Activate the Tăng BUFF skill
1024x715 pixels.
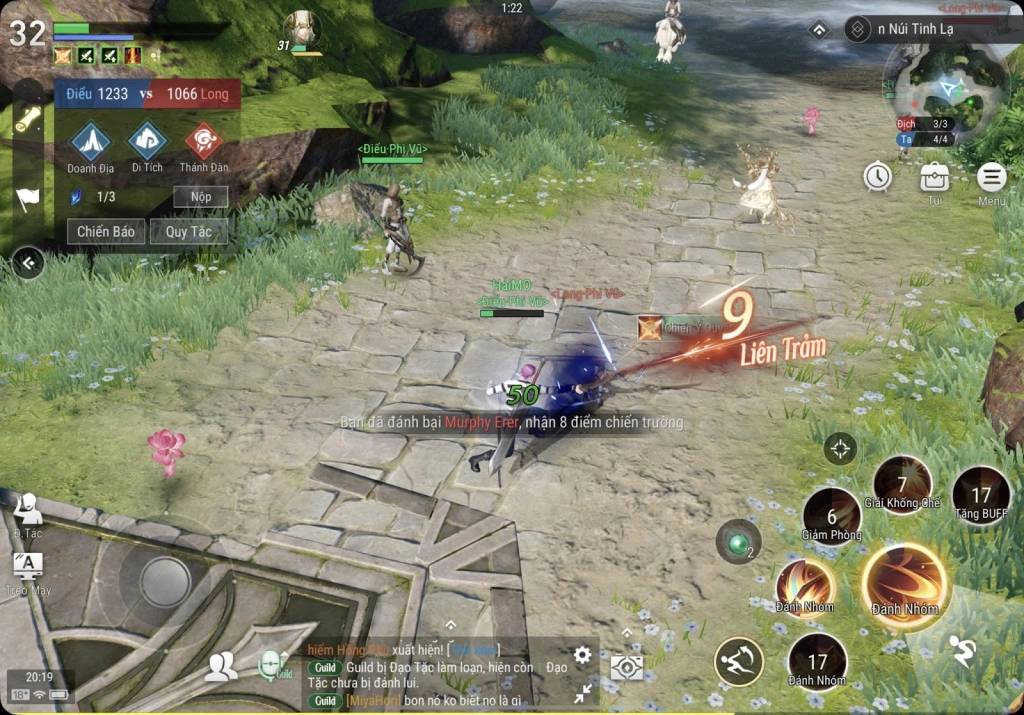981,495
